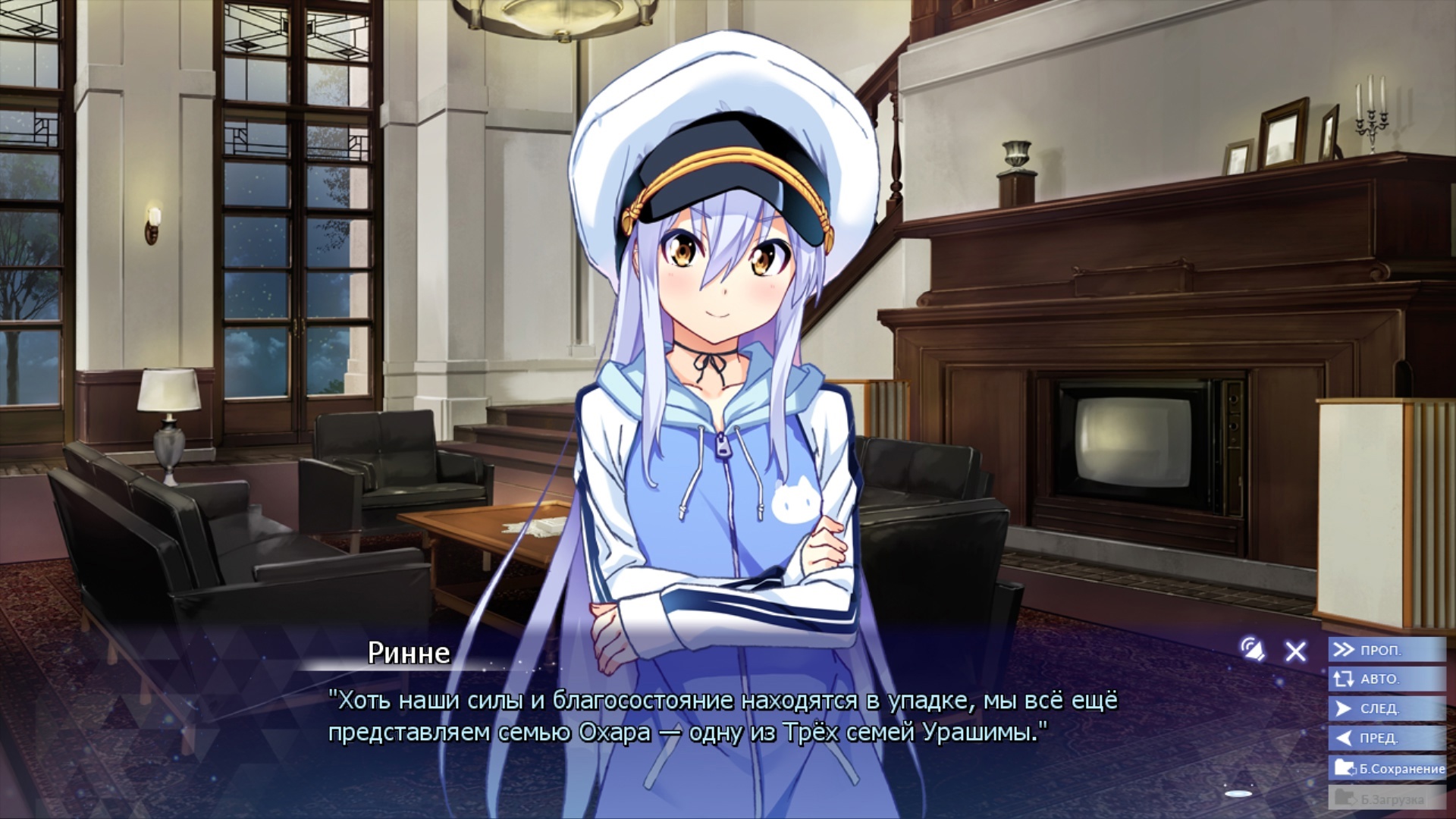Toggle АВТО. auto-advance mode

pos(1386,679)
